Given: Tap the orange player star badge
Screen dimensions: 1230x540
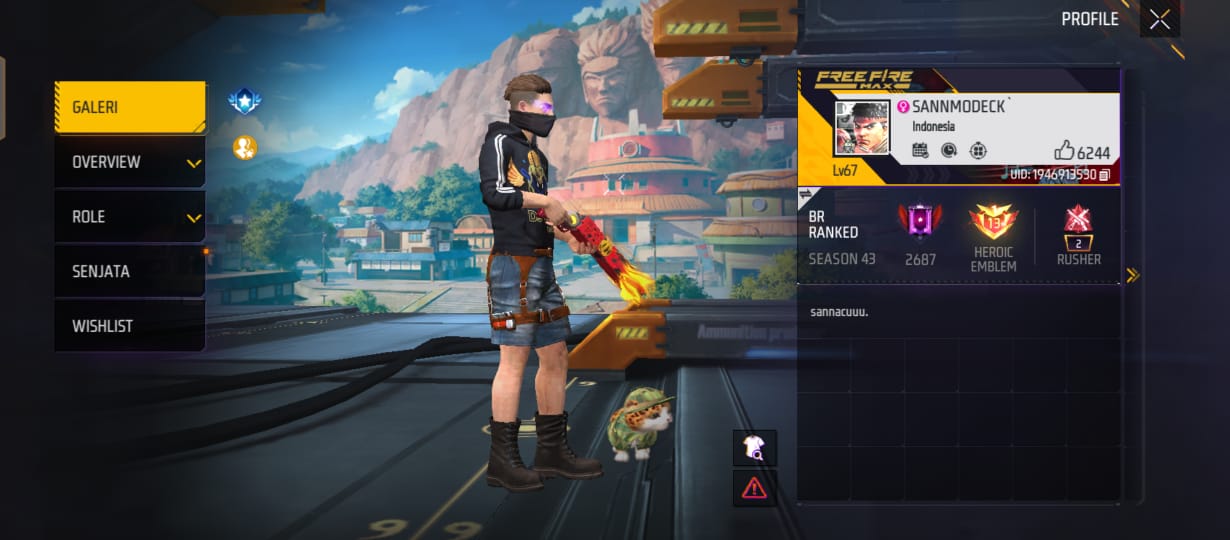Looking at the screenshot, I should [244, 148].
